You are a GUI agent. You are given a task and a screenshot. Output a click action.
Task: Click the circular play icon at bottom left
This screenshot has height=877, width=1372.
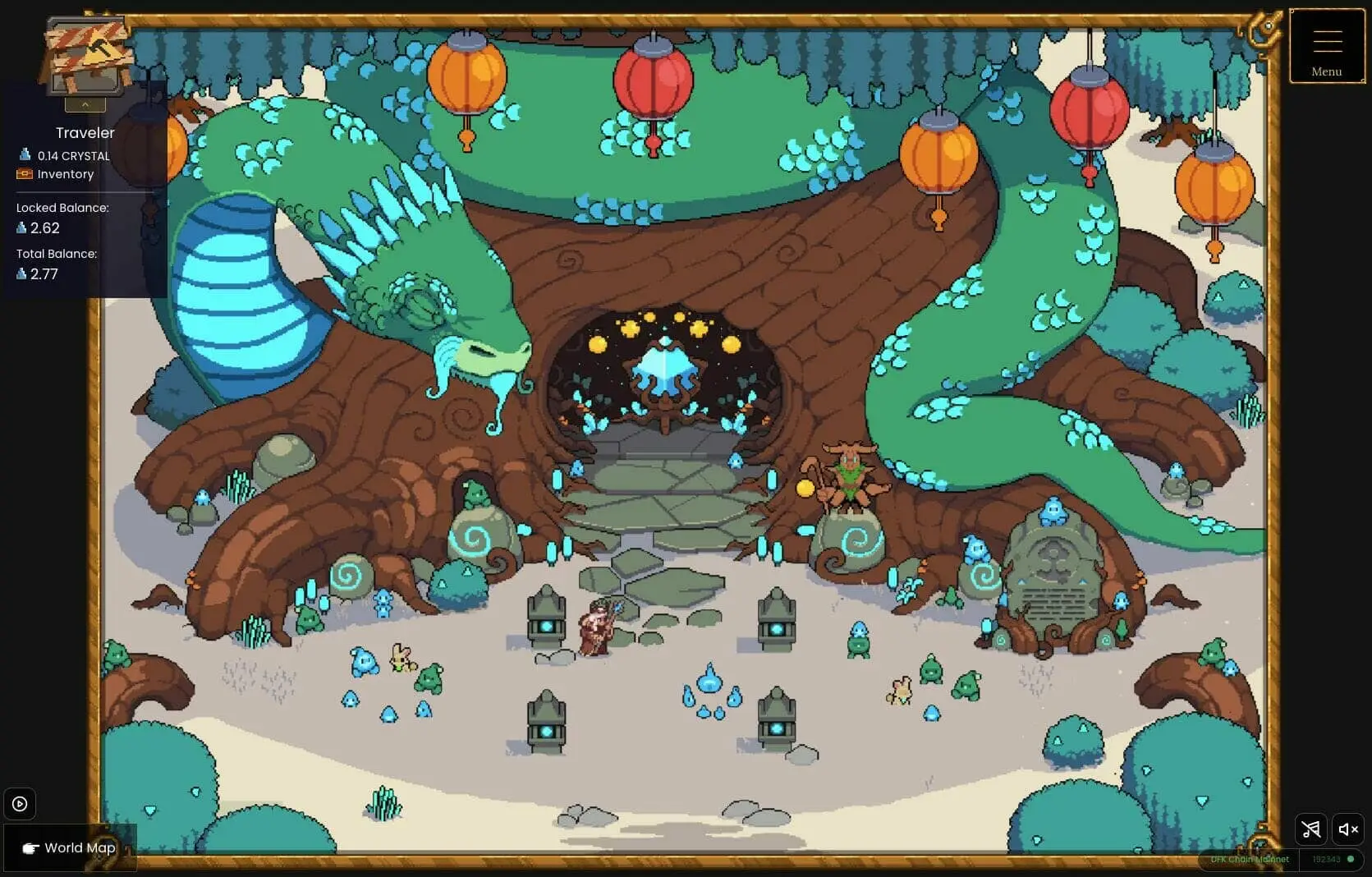20,804
